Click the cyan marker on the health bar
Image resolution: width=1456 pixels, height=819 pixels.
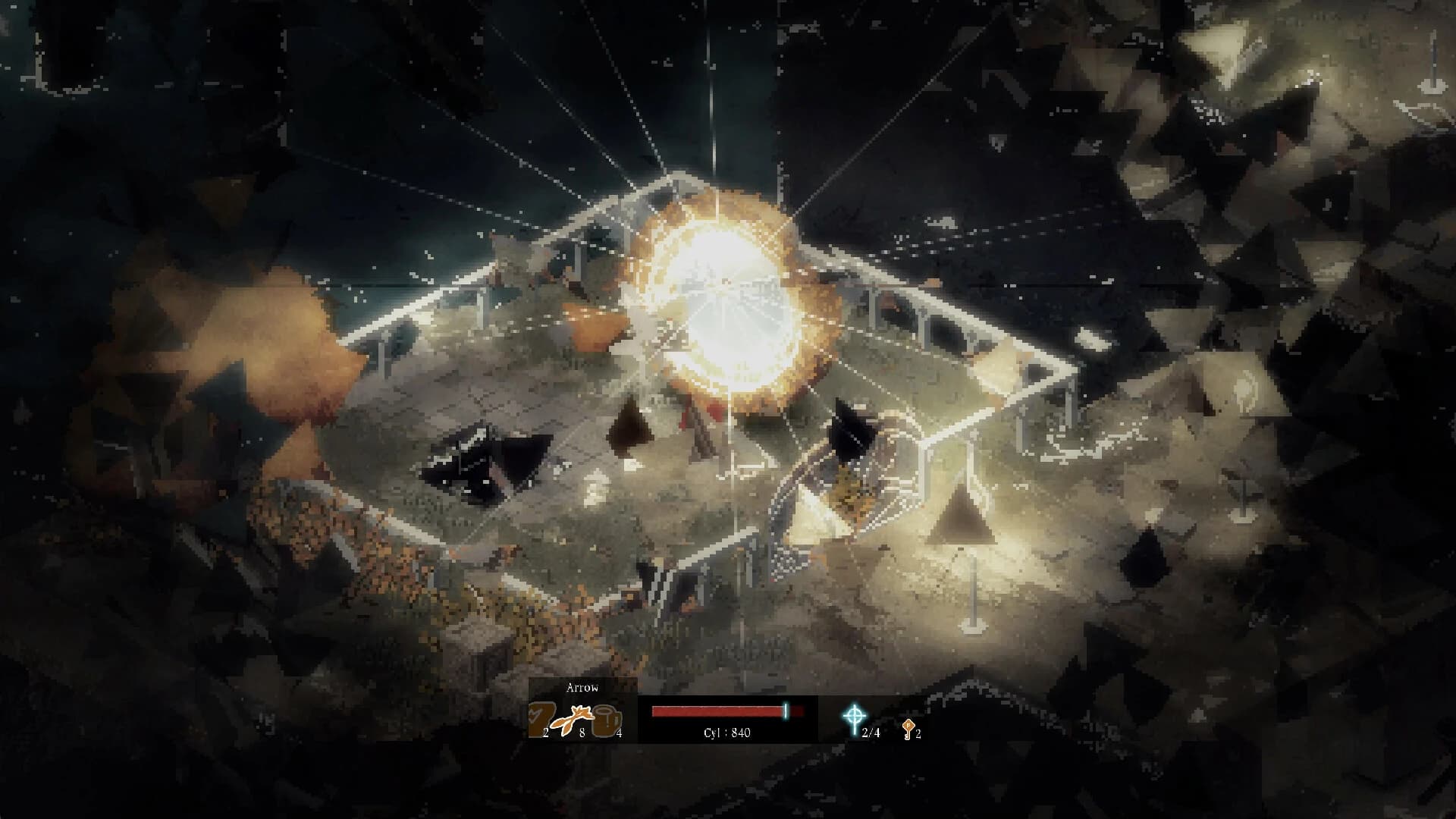786,711
